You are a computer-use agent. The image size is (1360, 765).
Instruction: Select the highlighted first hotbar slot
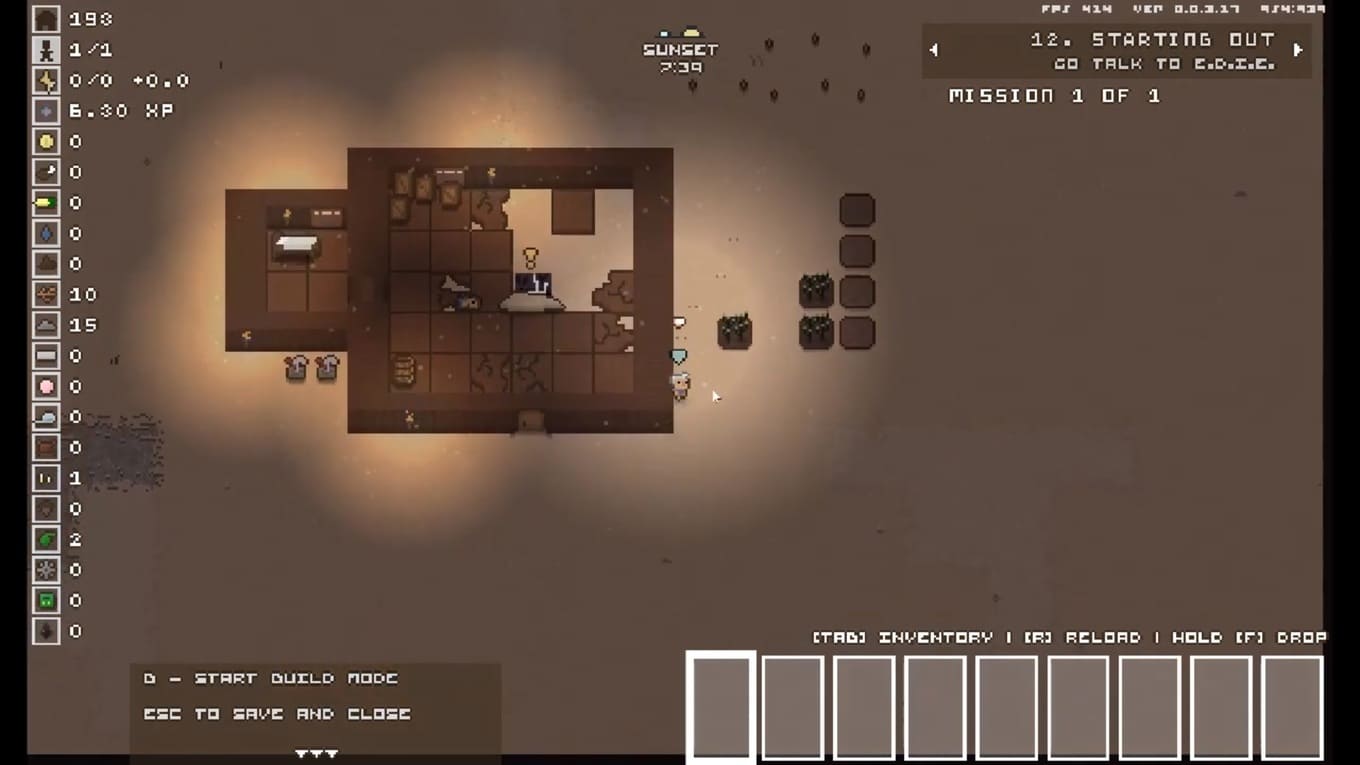(x=721, y=706)
